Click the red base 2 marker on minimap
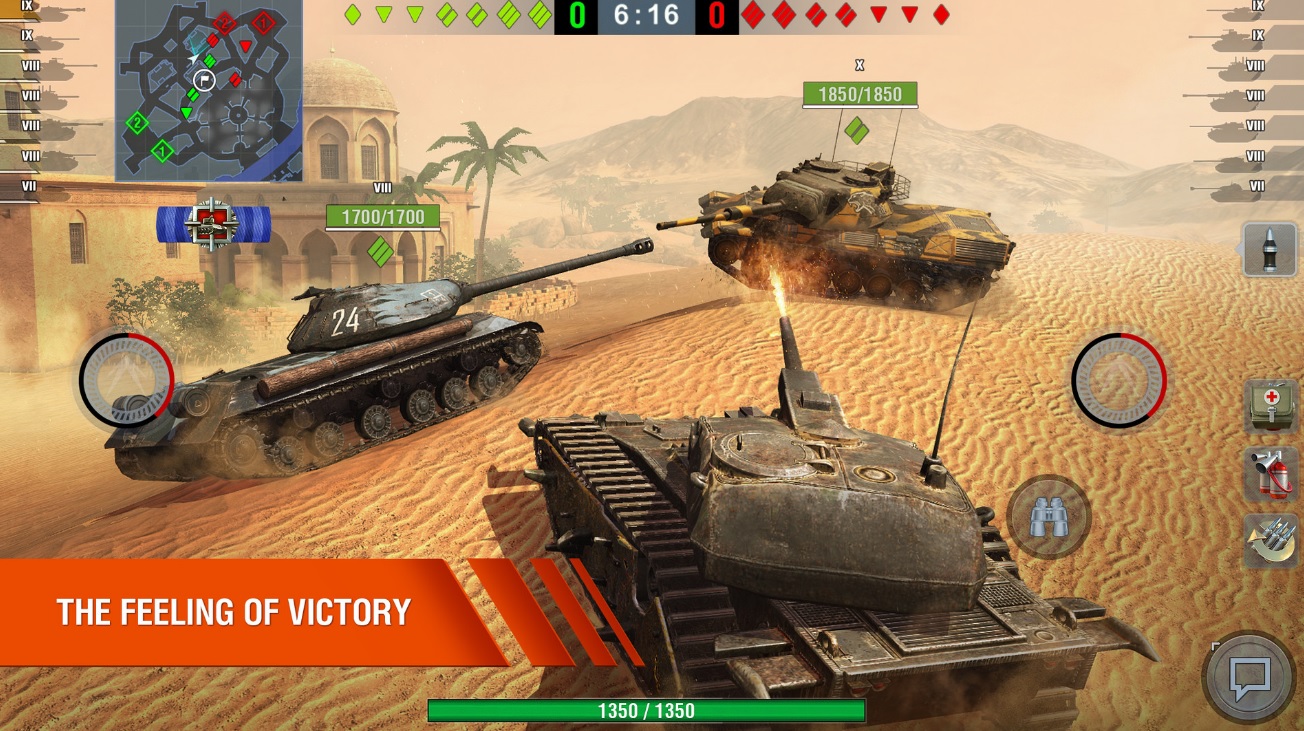The image size is (1304, 731). 224,22
